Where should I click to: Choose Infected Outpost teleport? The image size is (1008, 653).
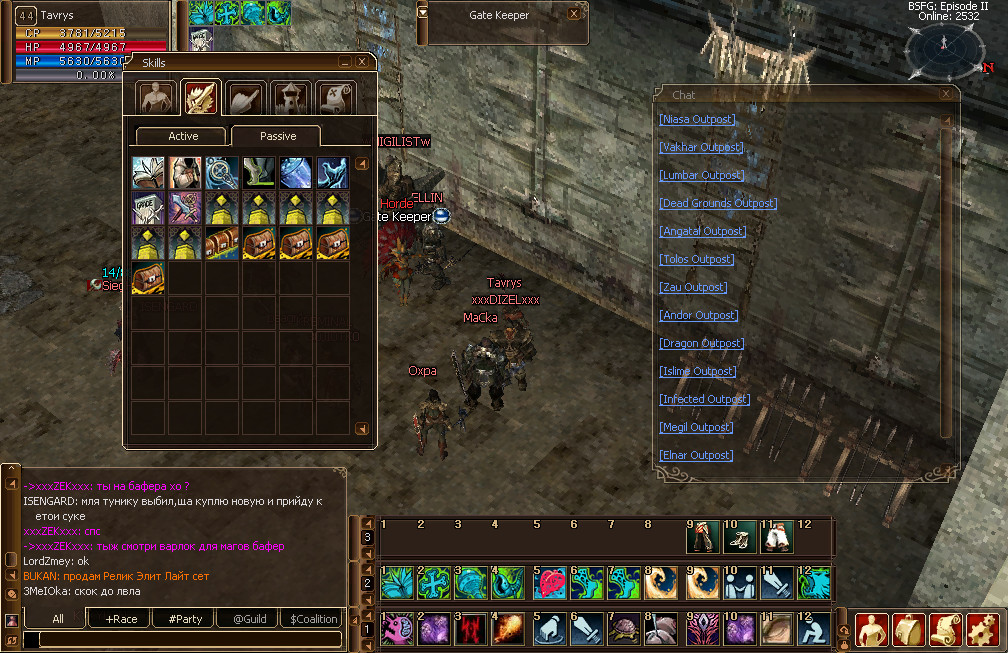pos(704,399)
